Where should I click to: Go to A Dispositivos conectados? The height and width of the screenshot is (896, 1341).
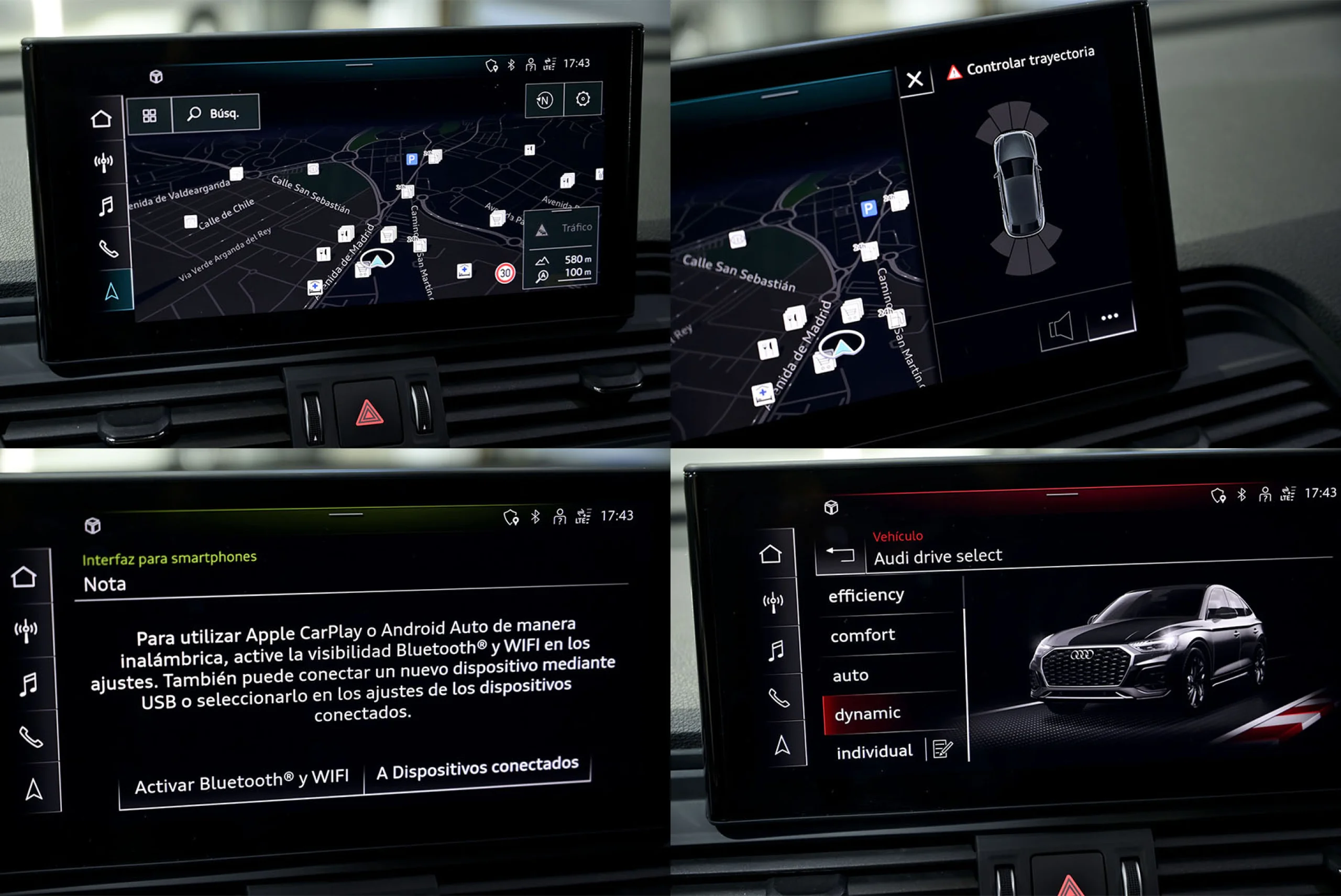tap(477, 769)
